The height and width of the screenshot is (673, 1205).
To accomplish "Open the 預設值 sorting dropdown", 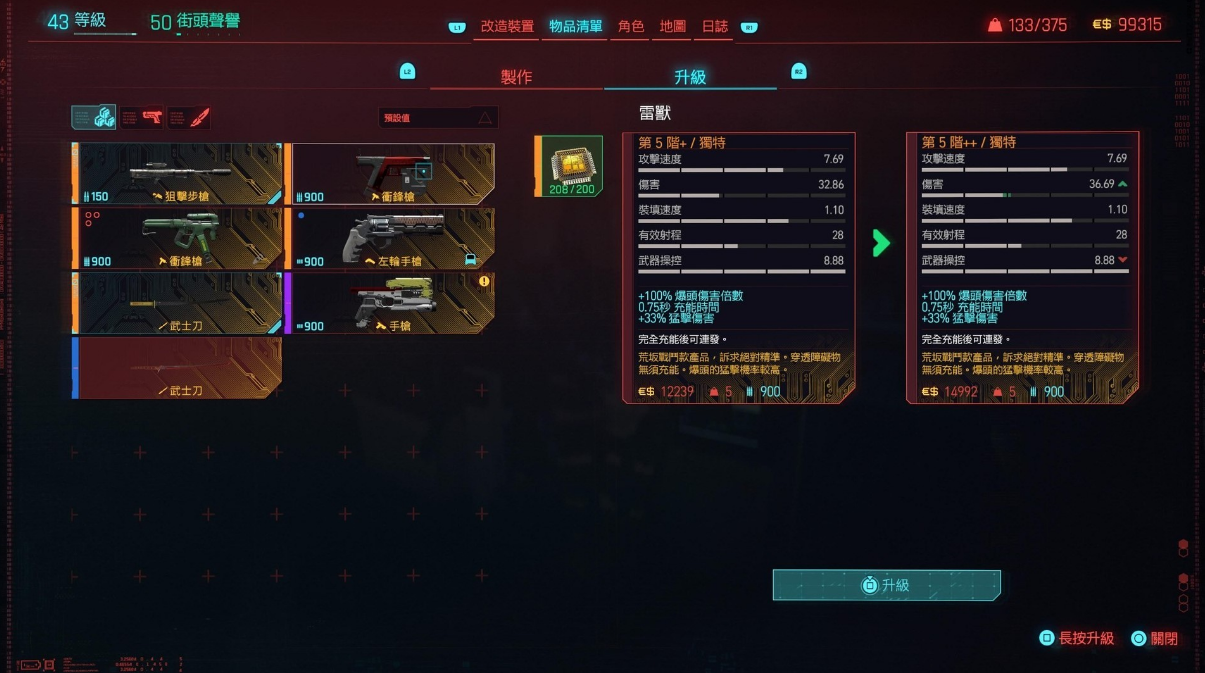I will click(438, 118).
